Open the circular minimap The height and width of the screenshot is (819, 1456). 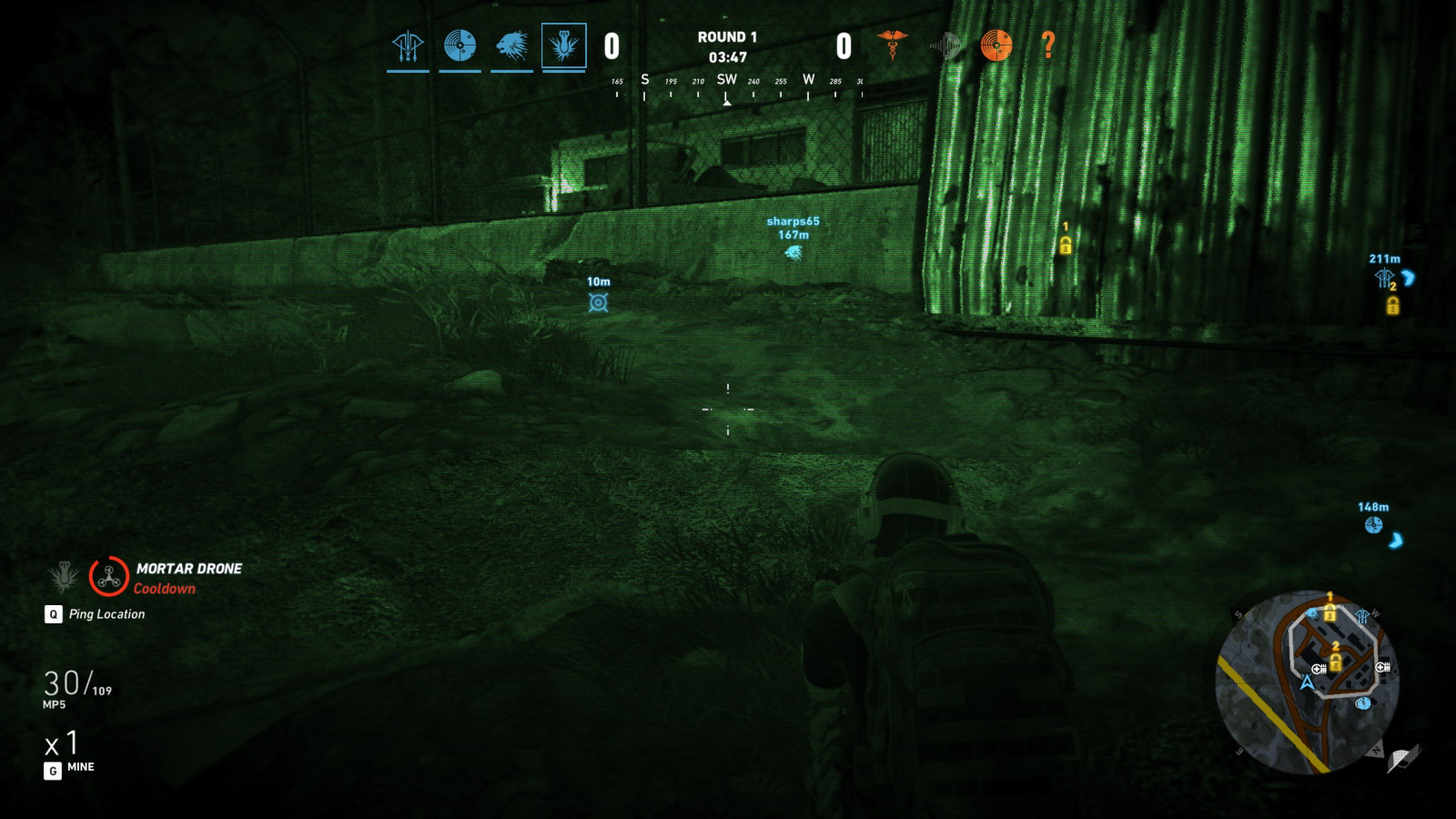(x=1308, y=682)
